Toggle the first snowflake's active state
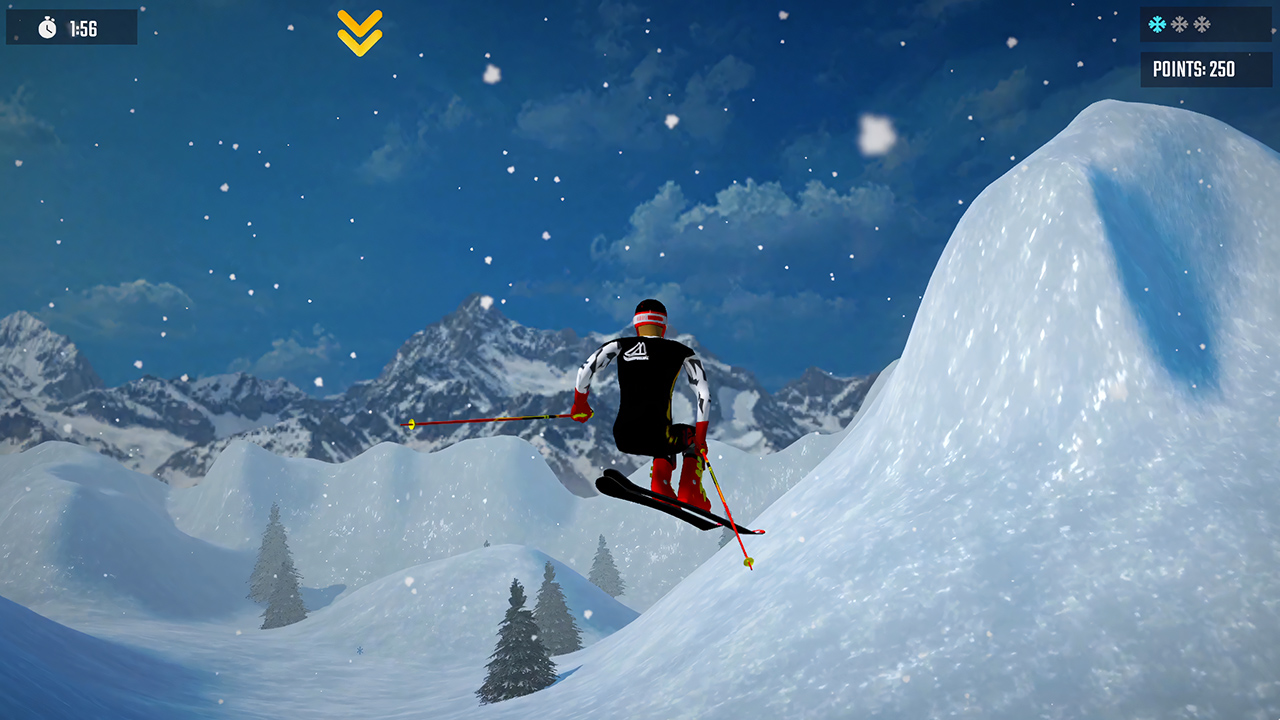This screenshot has height=720, width=1280. click(1159, 22)
